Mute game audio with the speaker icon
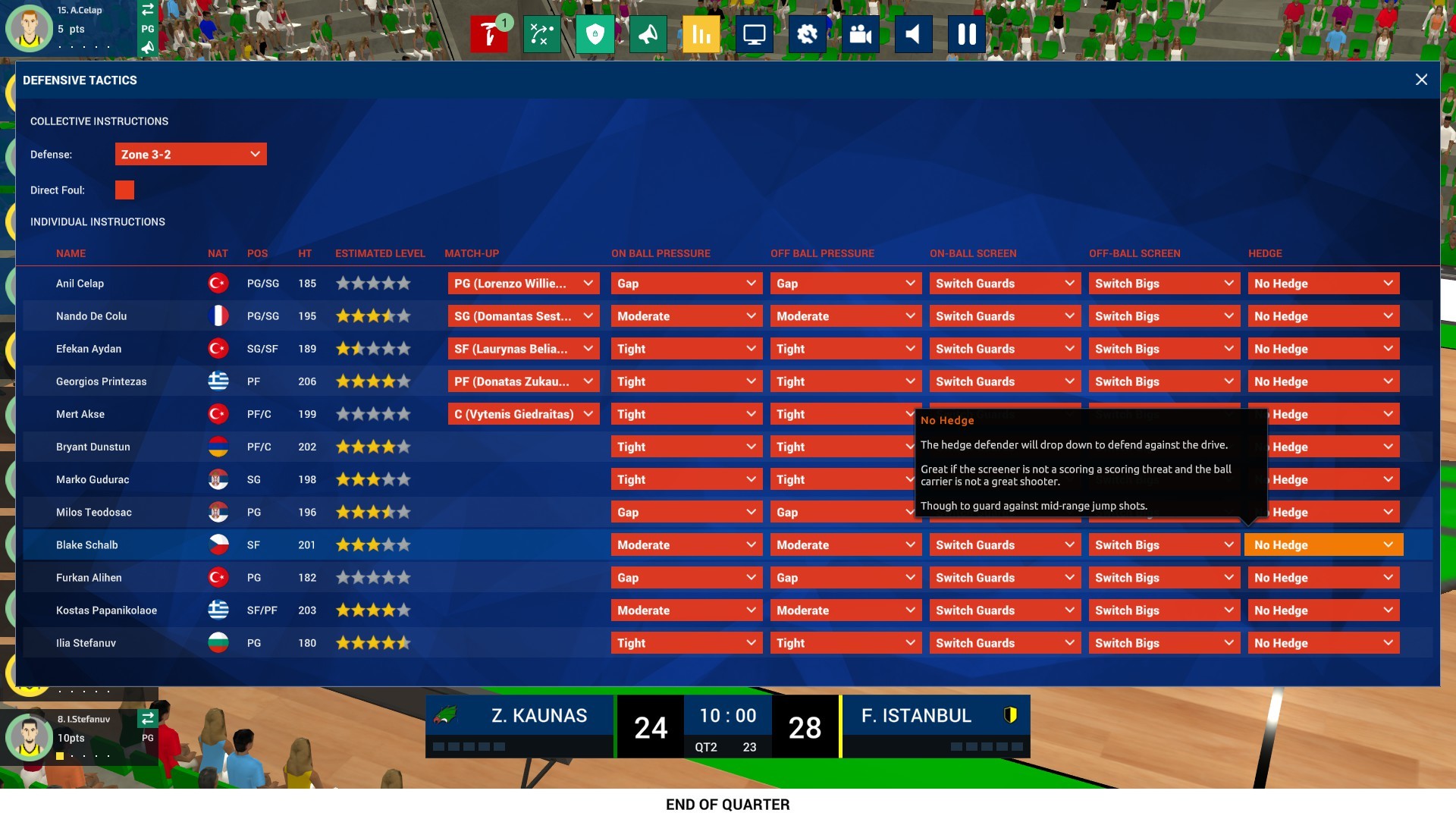Viewport: 1456px width, 819px height. pos(913,33)
